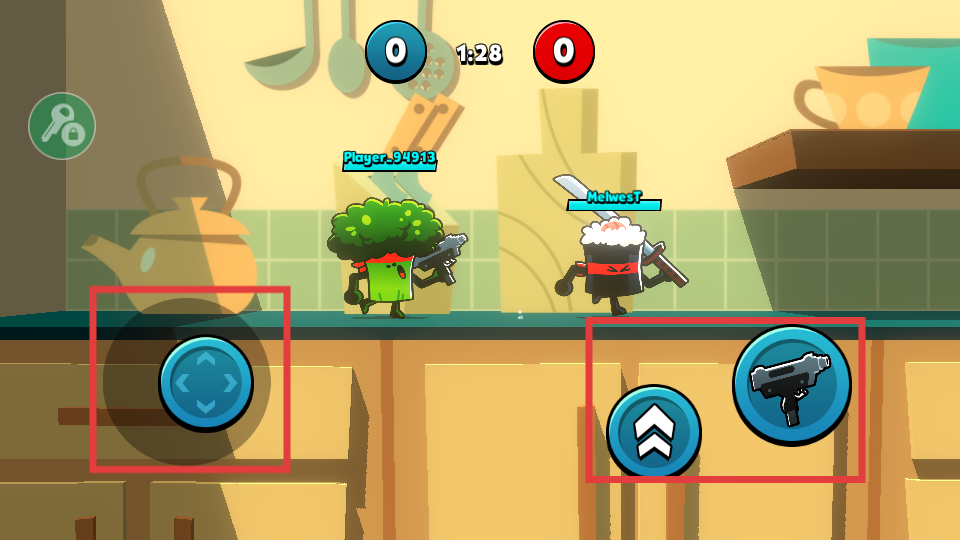This screenshot has height=540, width=960.
Task: Tap the double-chevron jump button
Action: coord(653,432)
